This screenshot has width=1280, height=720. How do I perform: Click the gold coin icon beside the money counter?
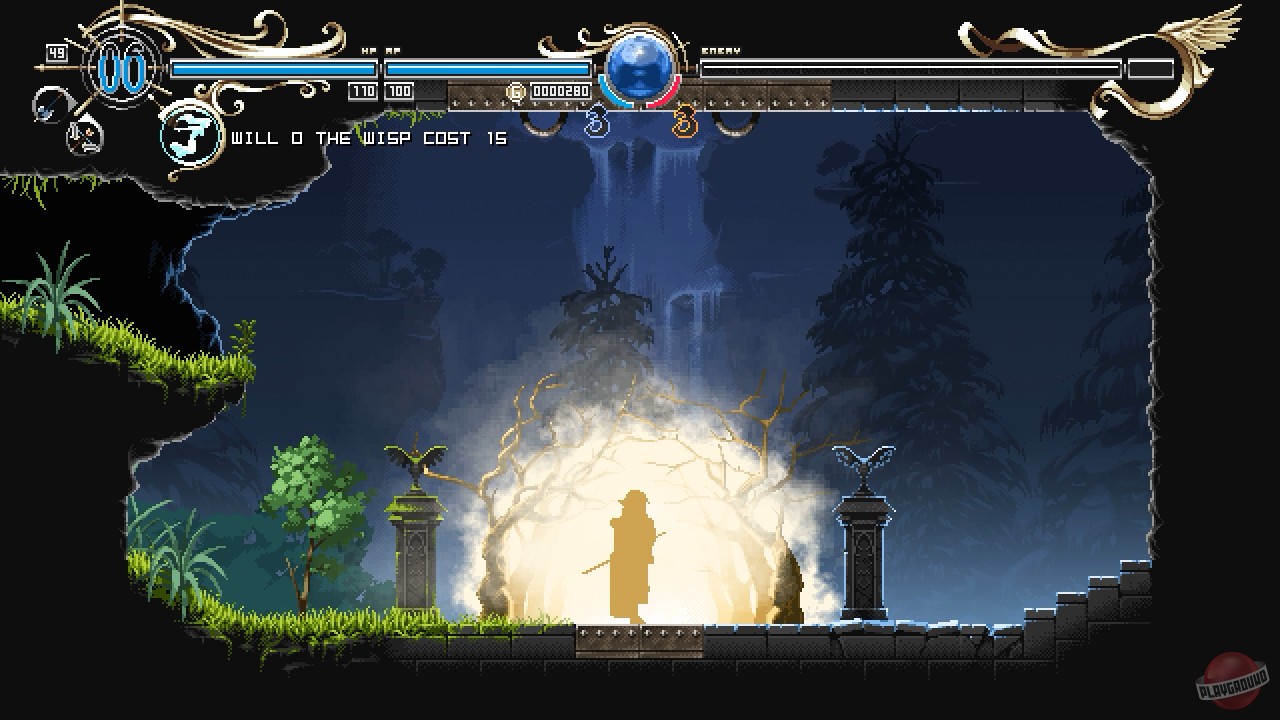pos(516,90)
